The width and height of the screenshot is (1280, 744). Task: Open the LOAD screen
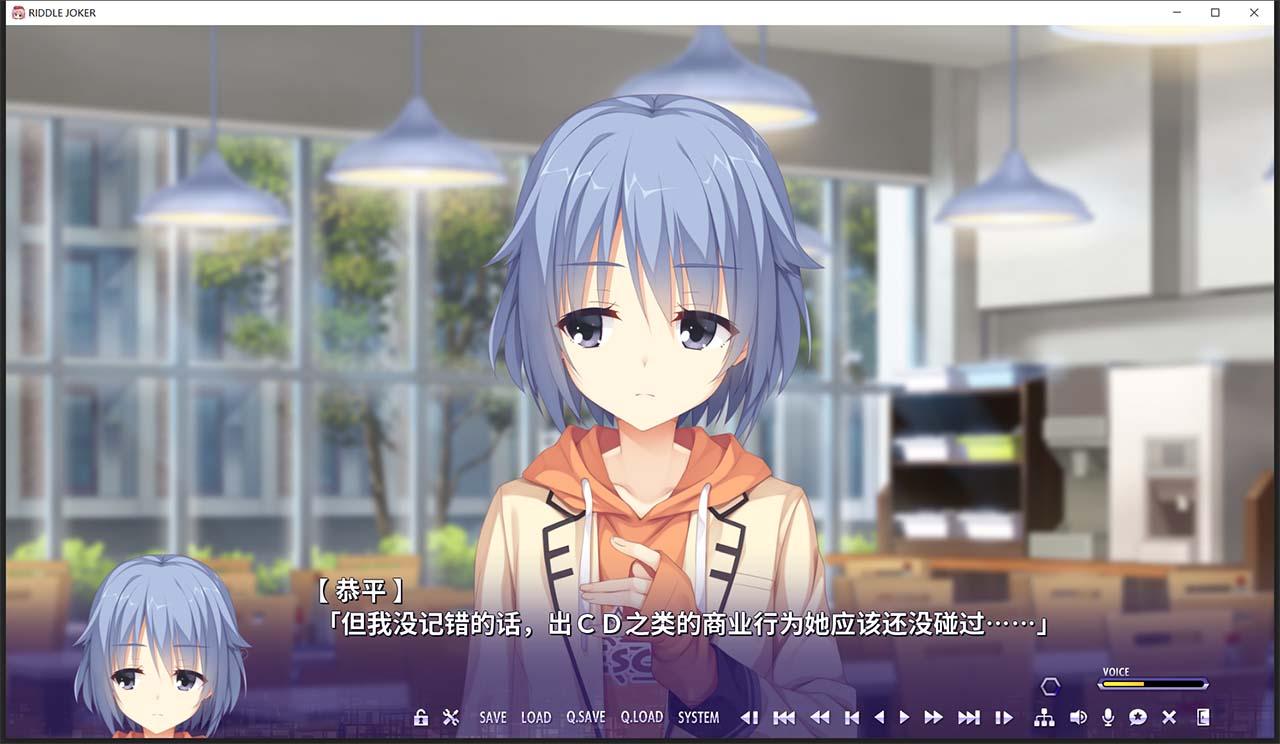(537, 717)
